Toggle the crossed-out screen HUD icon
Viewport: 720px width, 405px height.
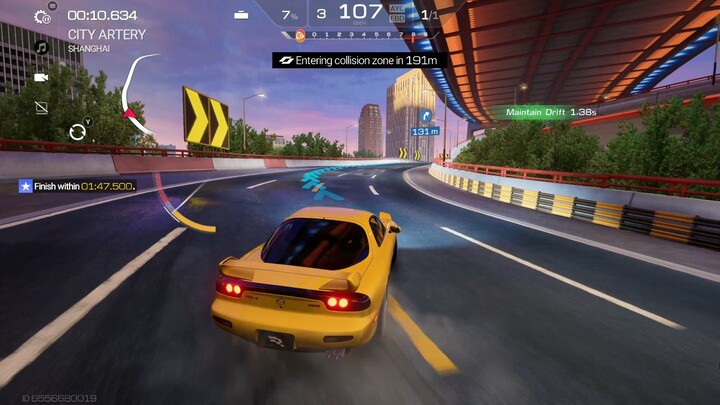(x=42, y=107)
